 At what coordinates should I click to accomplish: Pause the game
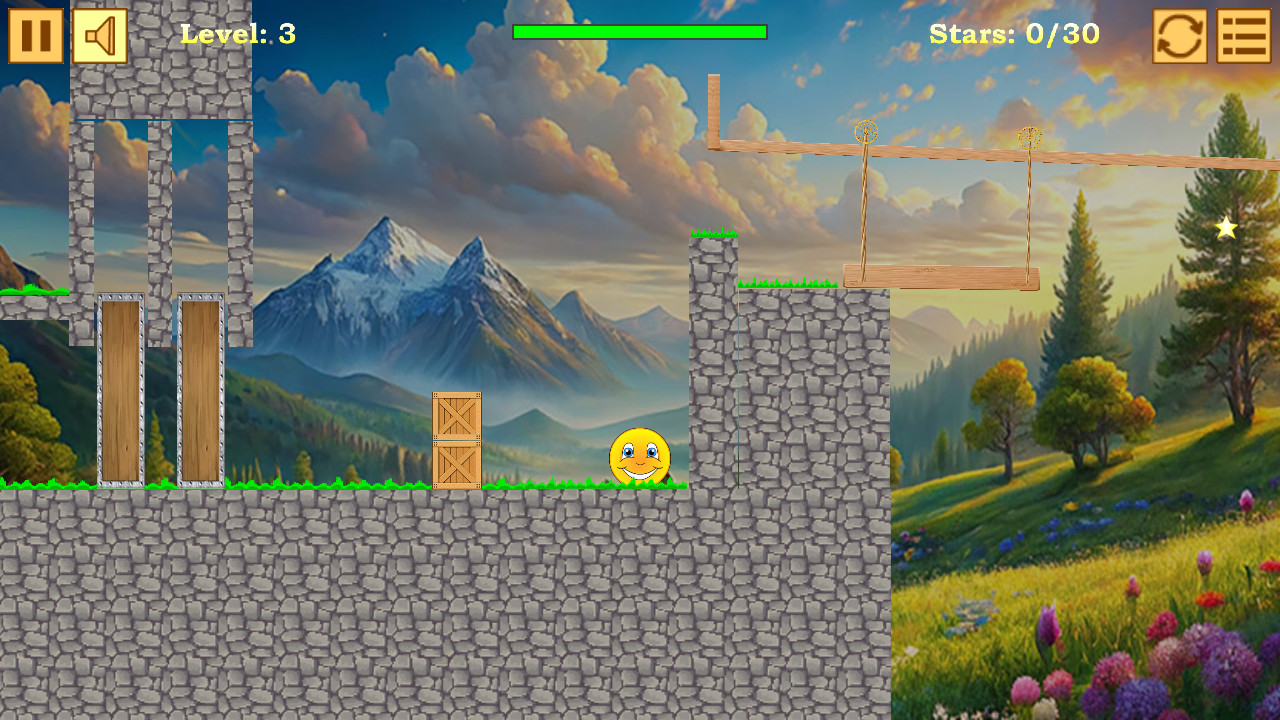click(35, 35)
